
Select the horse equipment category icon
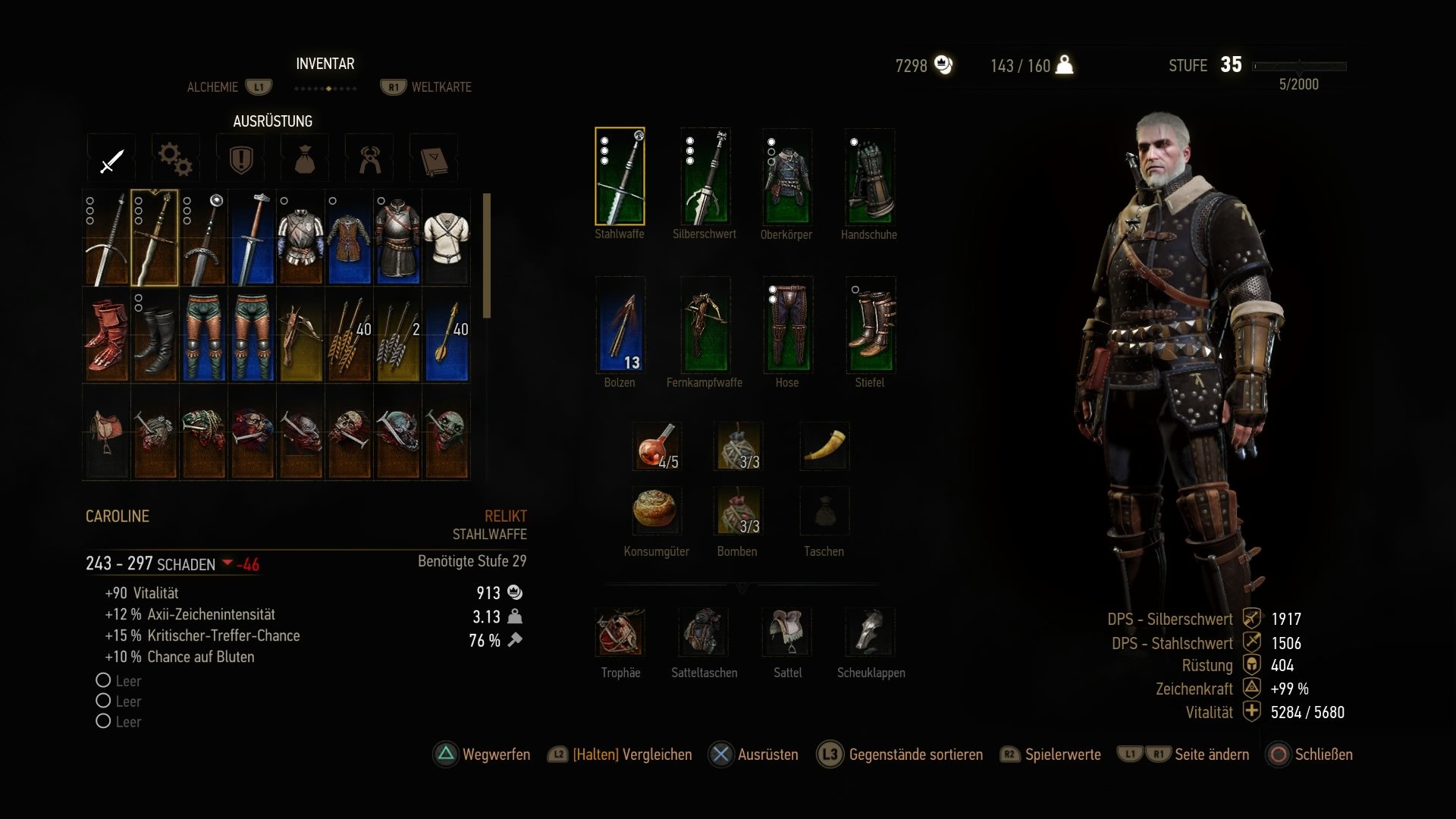369,158
